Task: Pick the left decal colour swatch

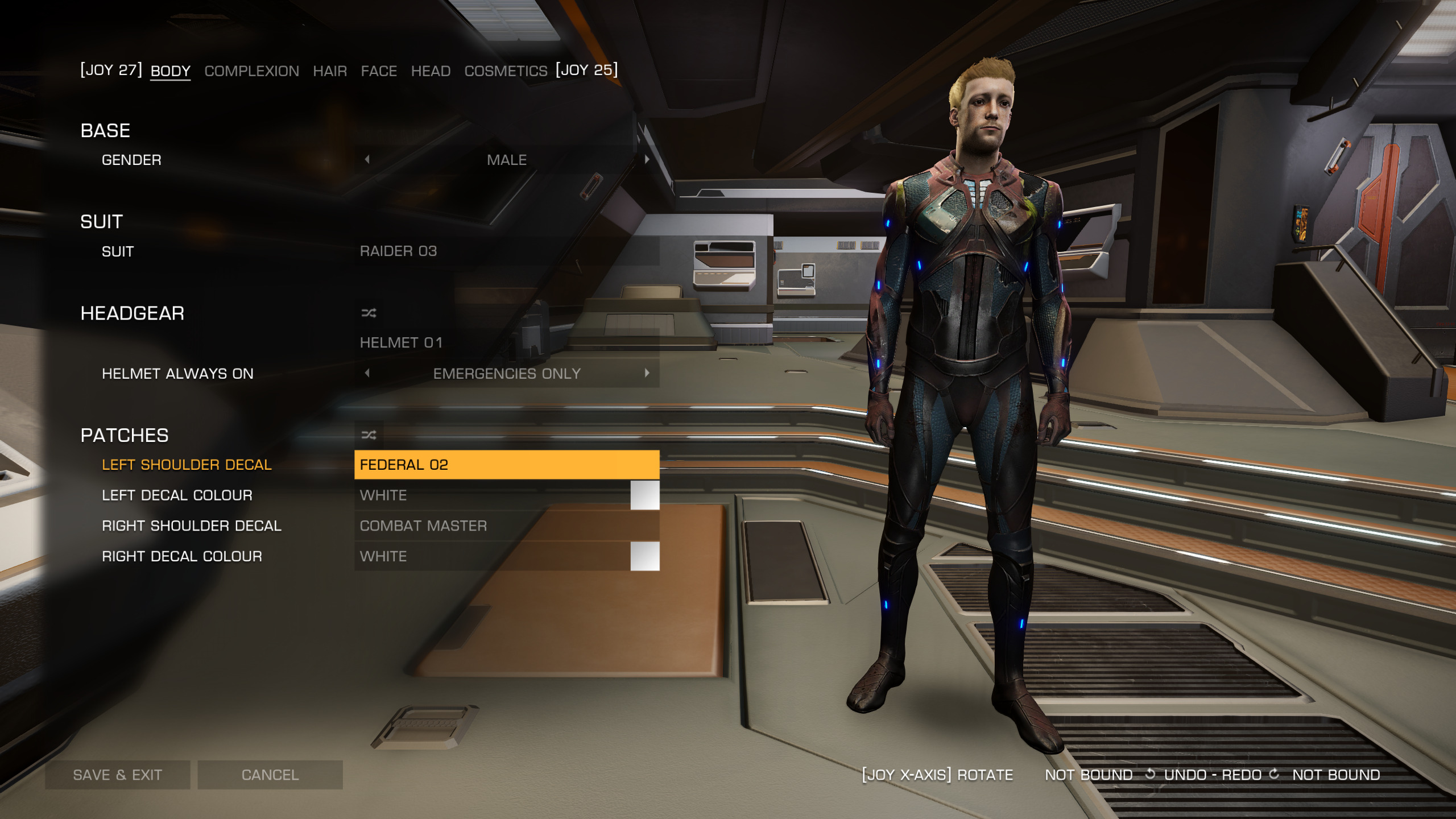Action: point(644,495)
